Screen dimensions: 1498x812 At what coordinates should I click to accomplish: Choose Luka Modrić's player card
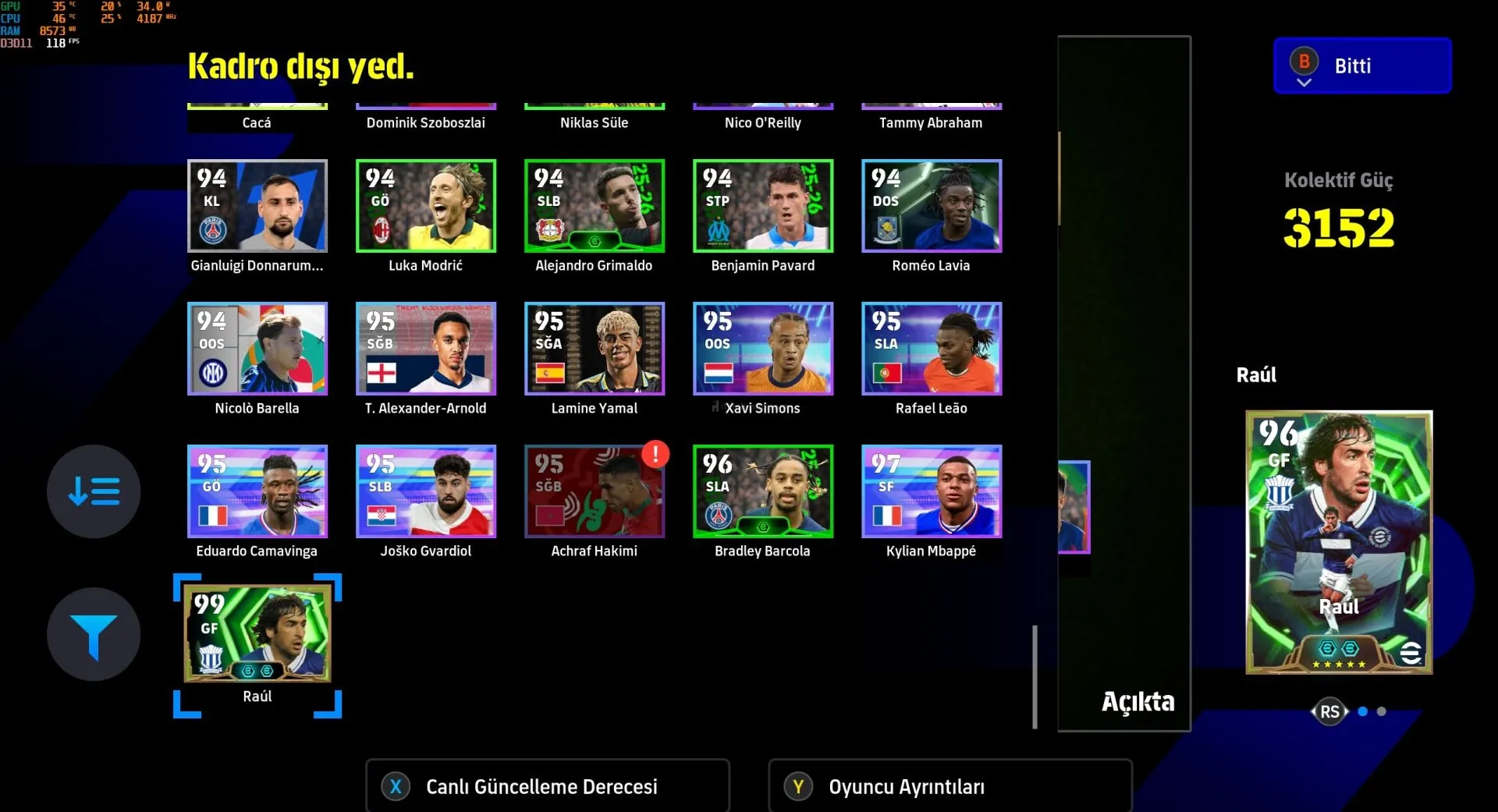click(425, 206)
